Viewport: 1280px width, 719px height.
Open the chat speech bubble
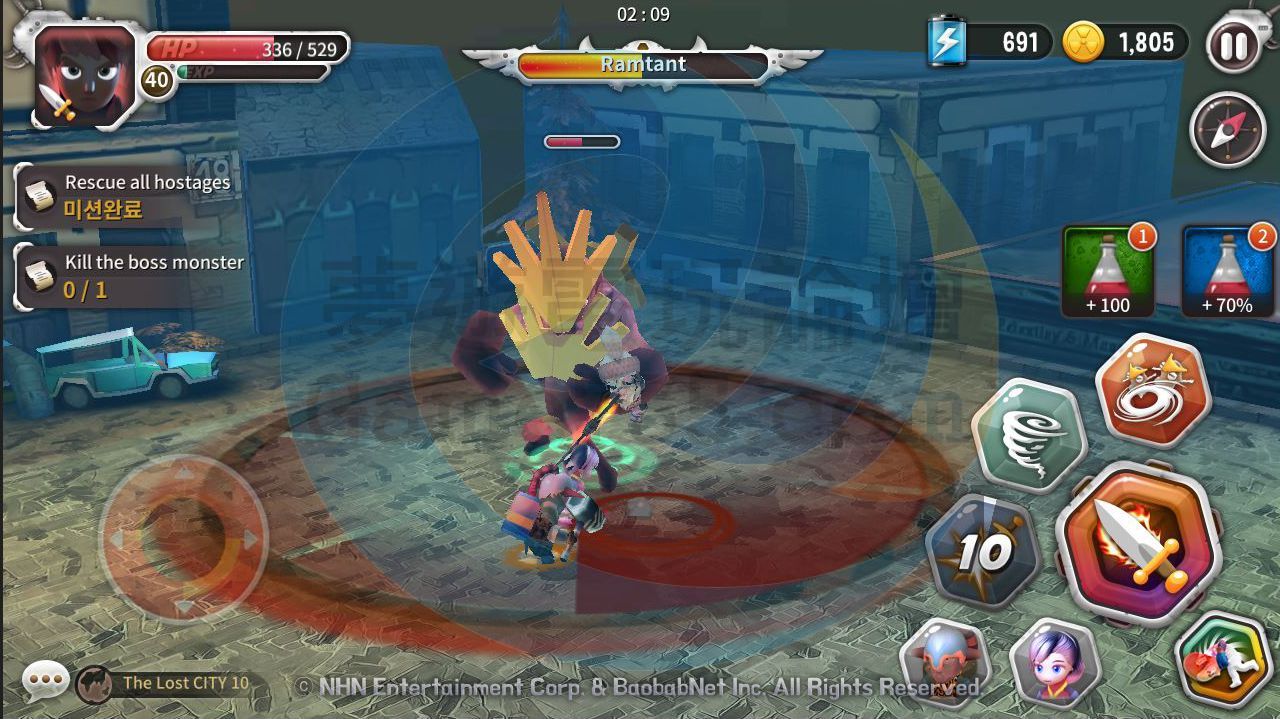coord(45,683)
